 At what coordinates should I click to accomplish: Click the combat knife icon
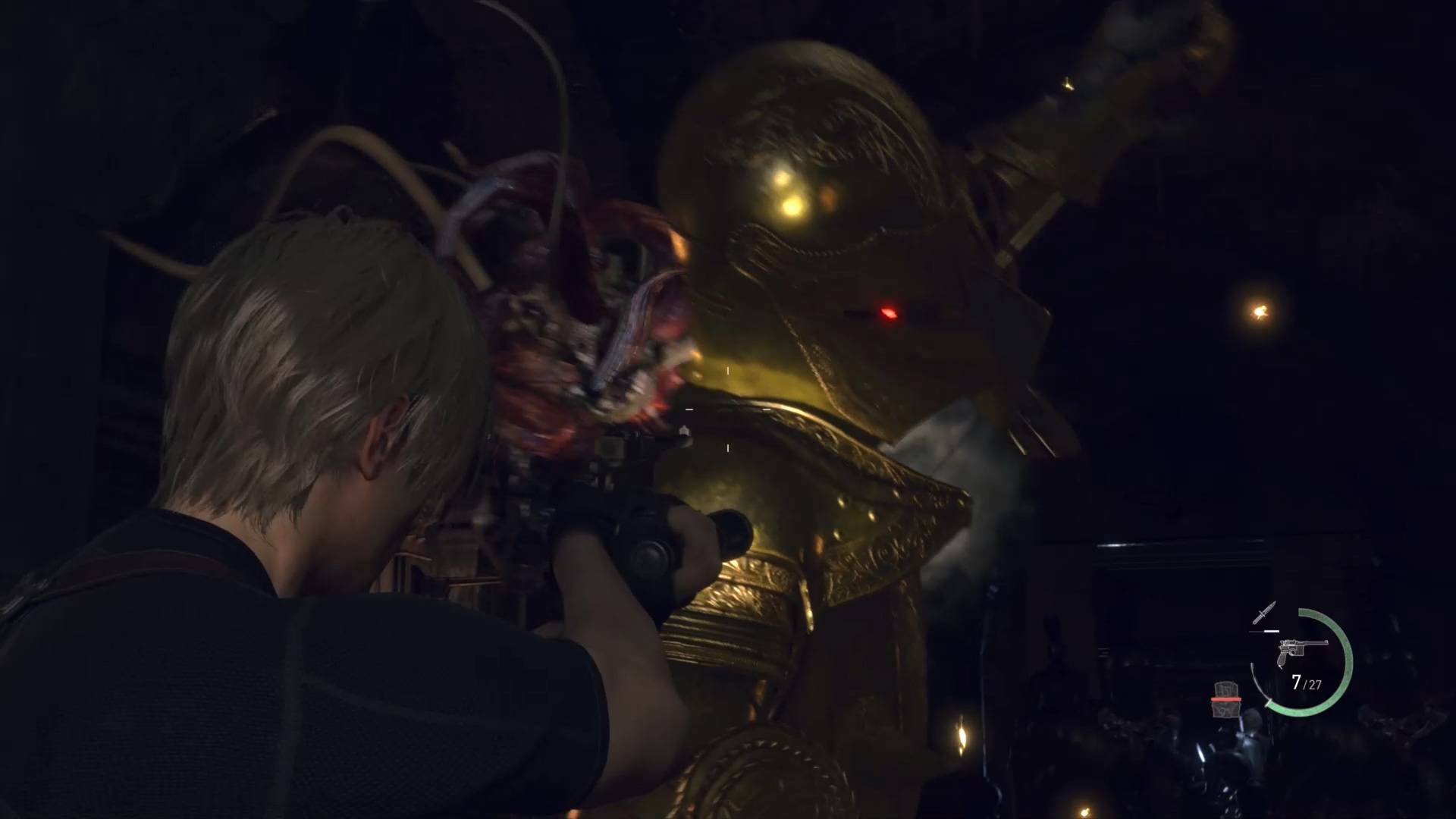coord(1265,613)
